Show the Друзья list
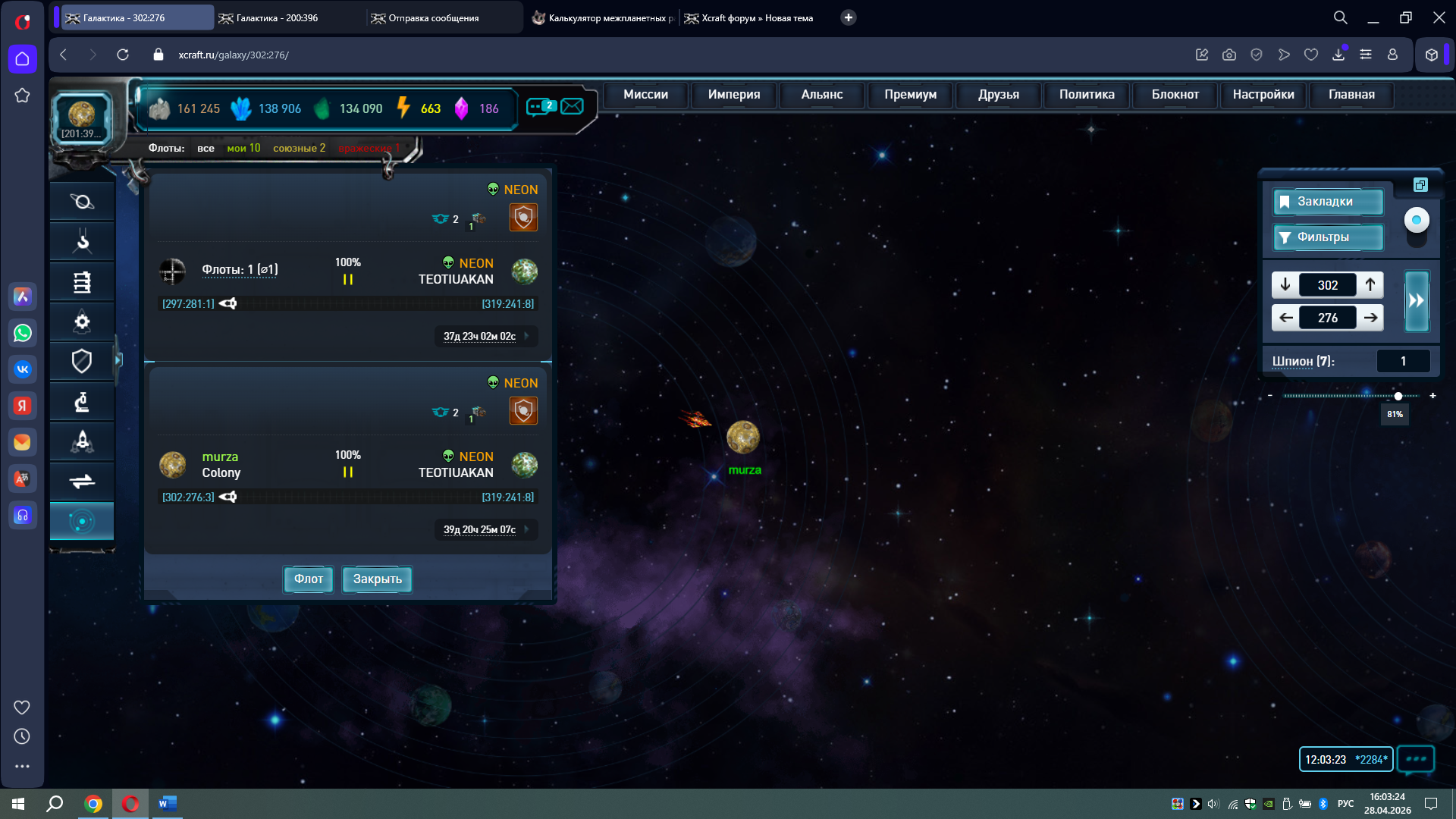 pyautogui.click(x=998, y=95)
